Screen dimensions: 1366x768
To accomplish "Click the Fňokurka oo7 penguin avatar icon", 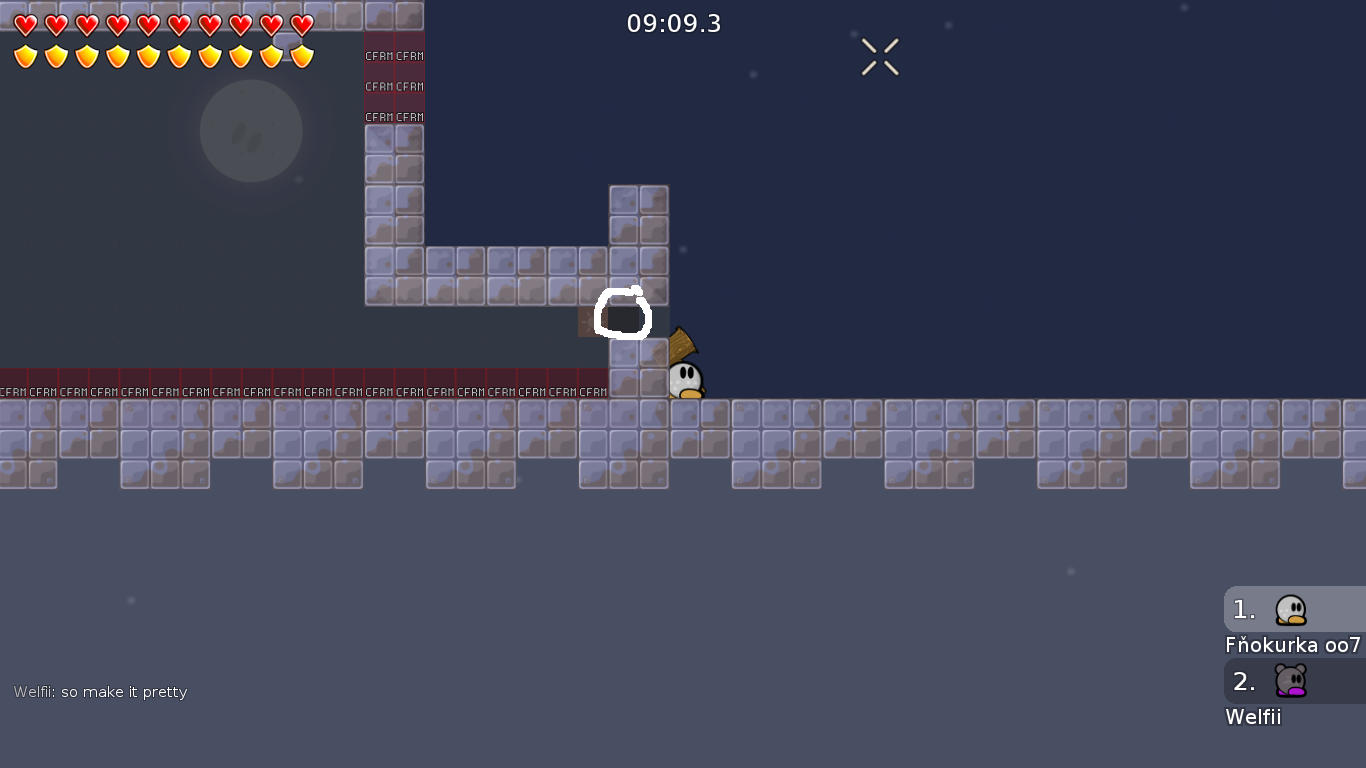I will pos(1289,609).
